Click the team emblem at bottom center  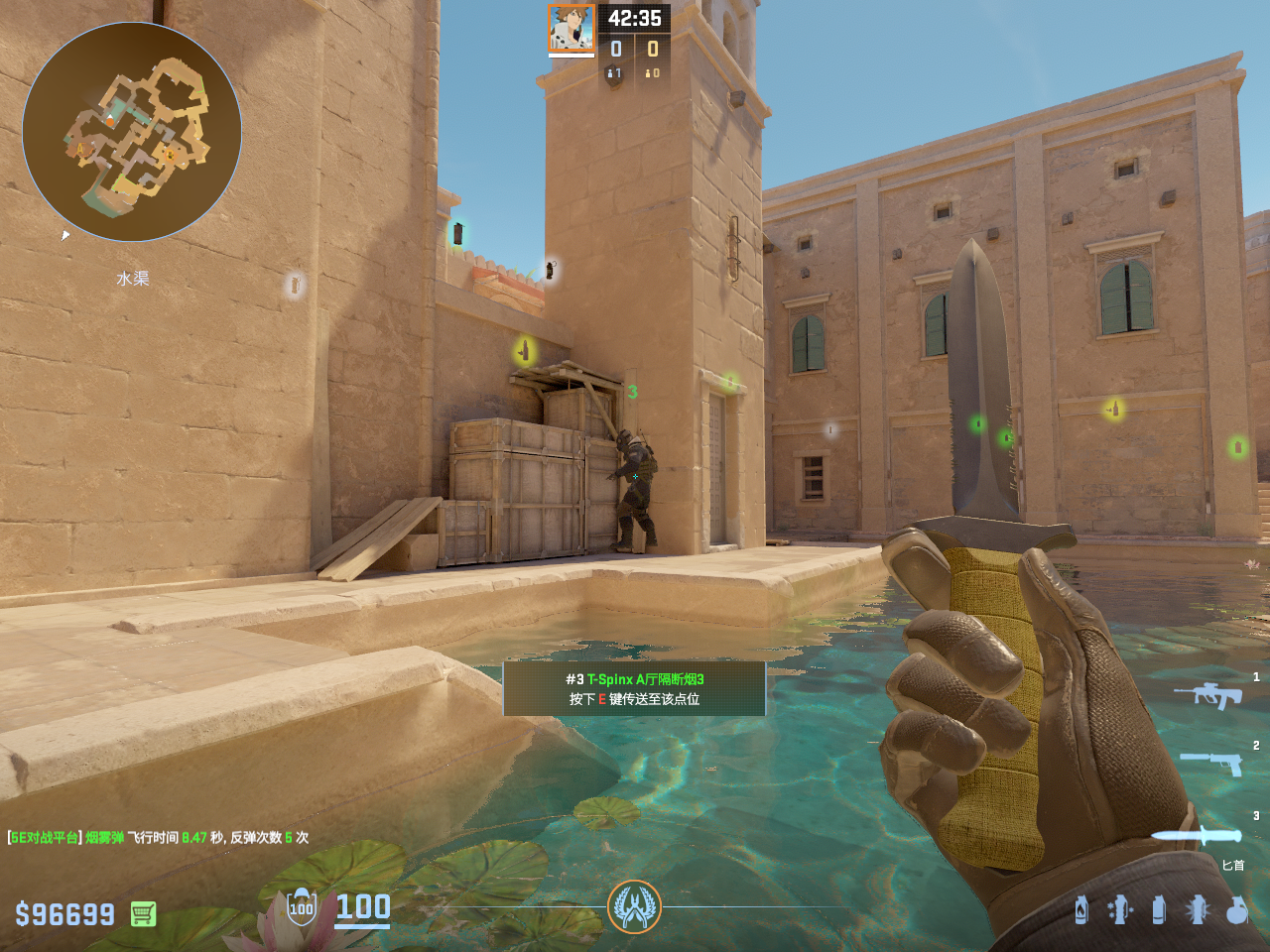tap(634, 906)
